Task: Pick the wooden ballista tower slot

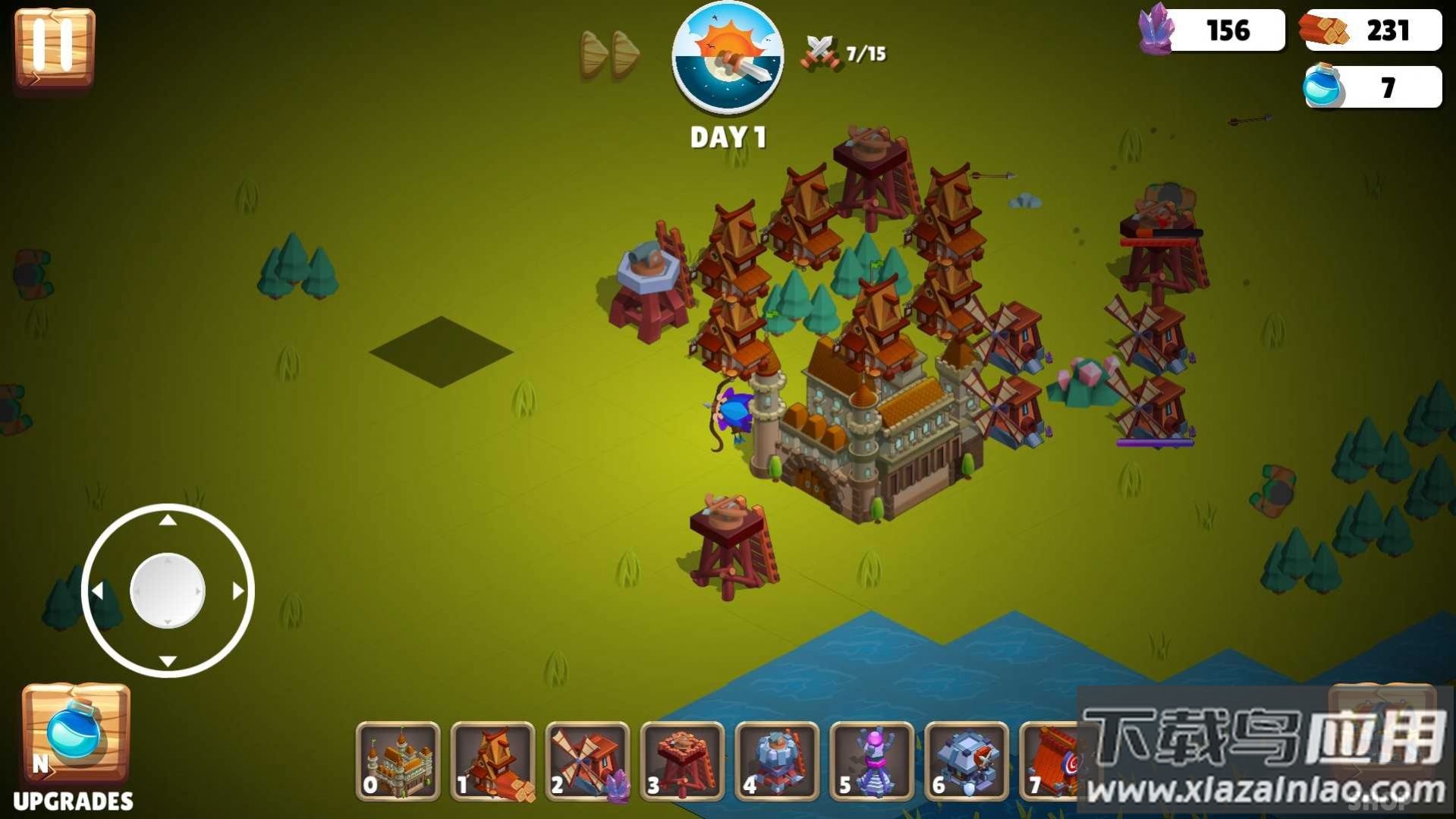Action: 682,761
